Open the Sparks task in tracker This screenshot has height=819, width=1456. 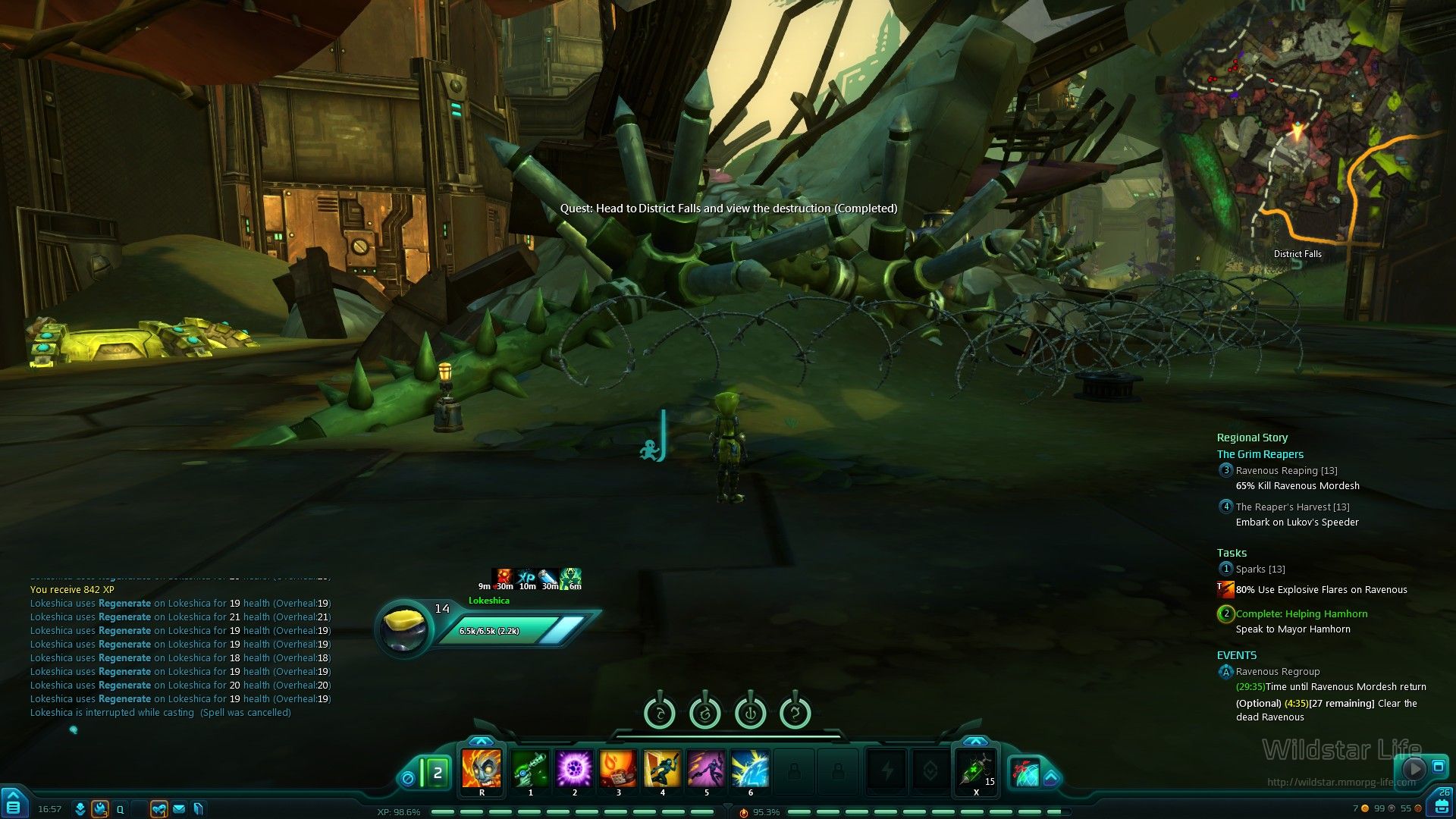point(1260,570)
